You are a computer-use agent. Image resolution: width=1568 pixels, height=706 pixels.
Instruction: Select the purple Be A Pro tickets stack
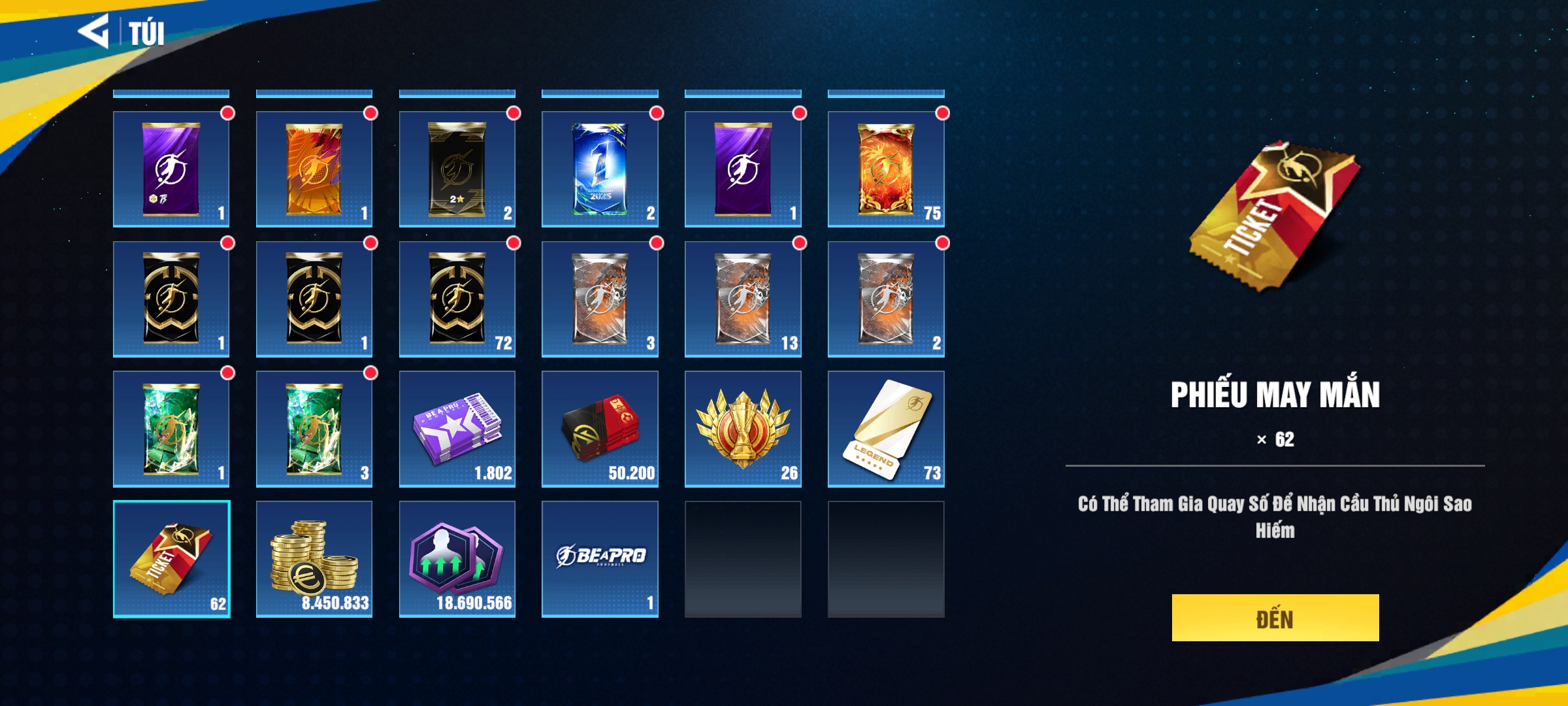click(x=457, y=429)
